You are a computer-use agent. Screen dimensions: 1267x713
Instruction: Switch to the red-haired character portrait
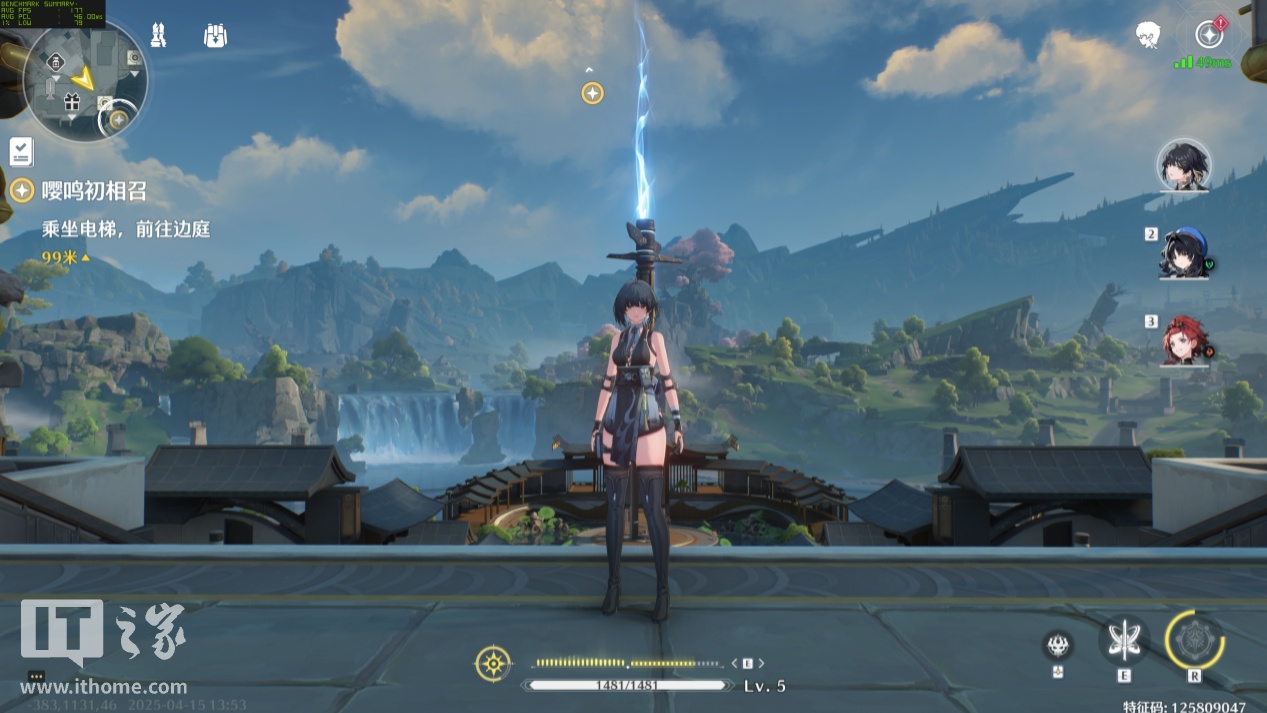point(1184,341)
